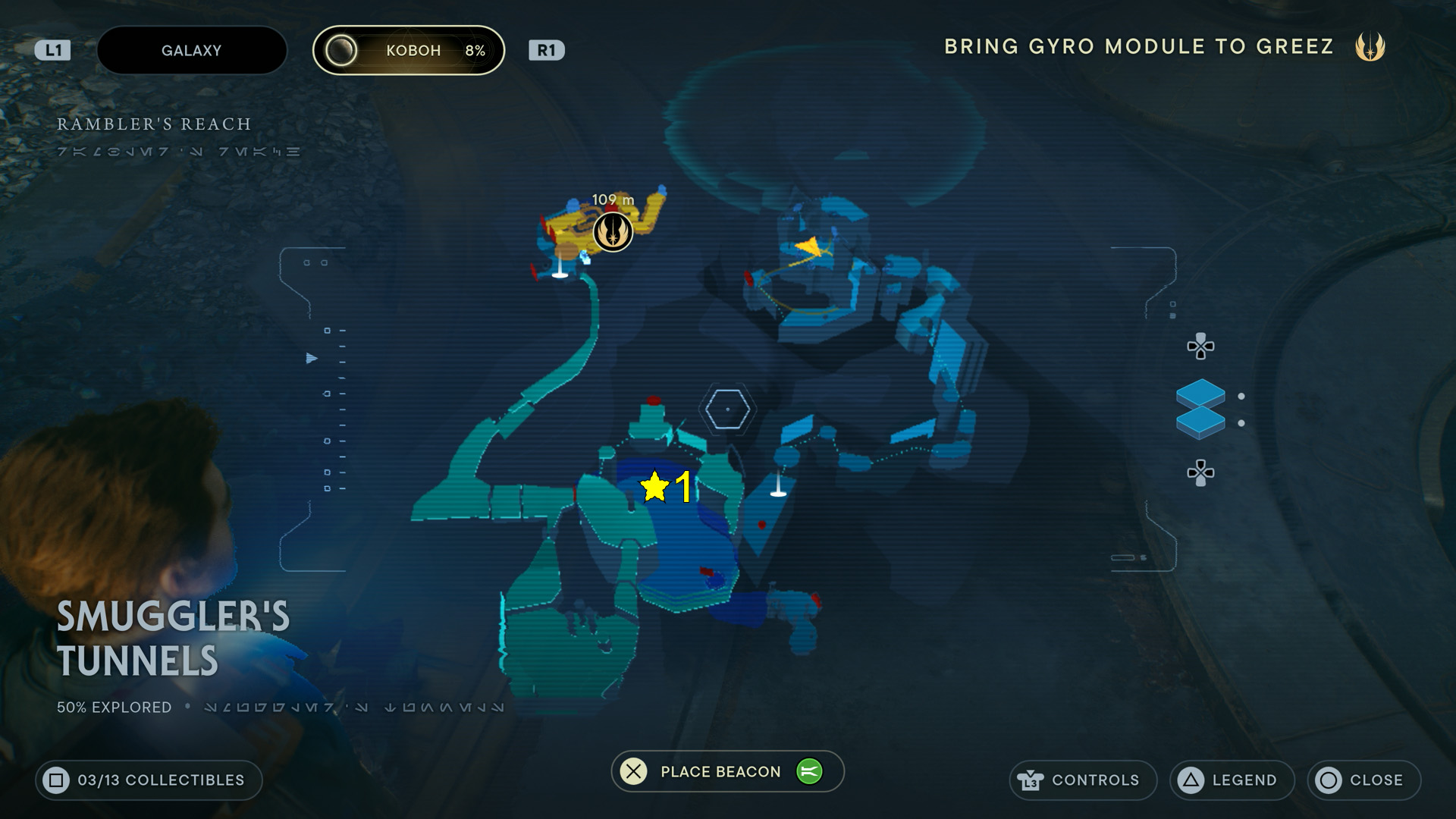Expand the R1 tab to next map view

click(548, 50)
